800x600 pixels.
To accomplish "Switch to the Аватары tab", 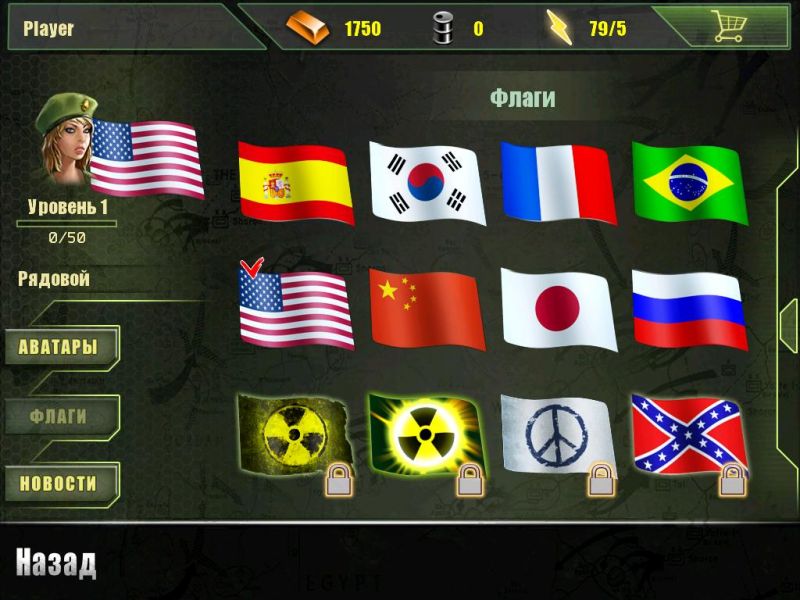I will click(x=59, y=348).
